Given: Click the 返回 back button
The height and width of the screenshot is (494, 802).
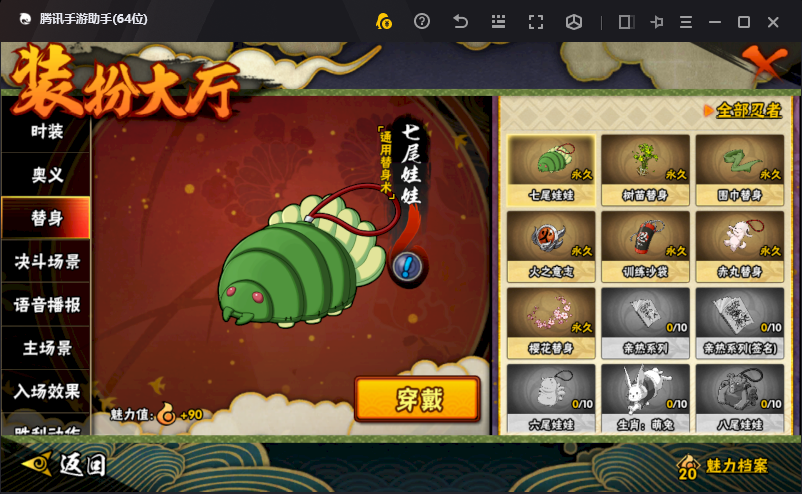Looking at the screenshot, I should tap(66, 464).
